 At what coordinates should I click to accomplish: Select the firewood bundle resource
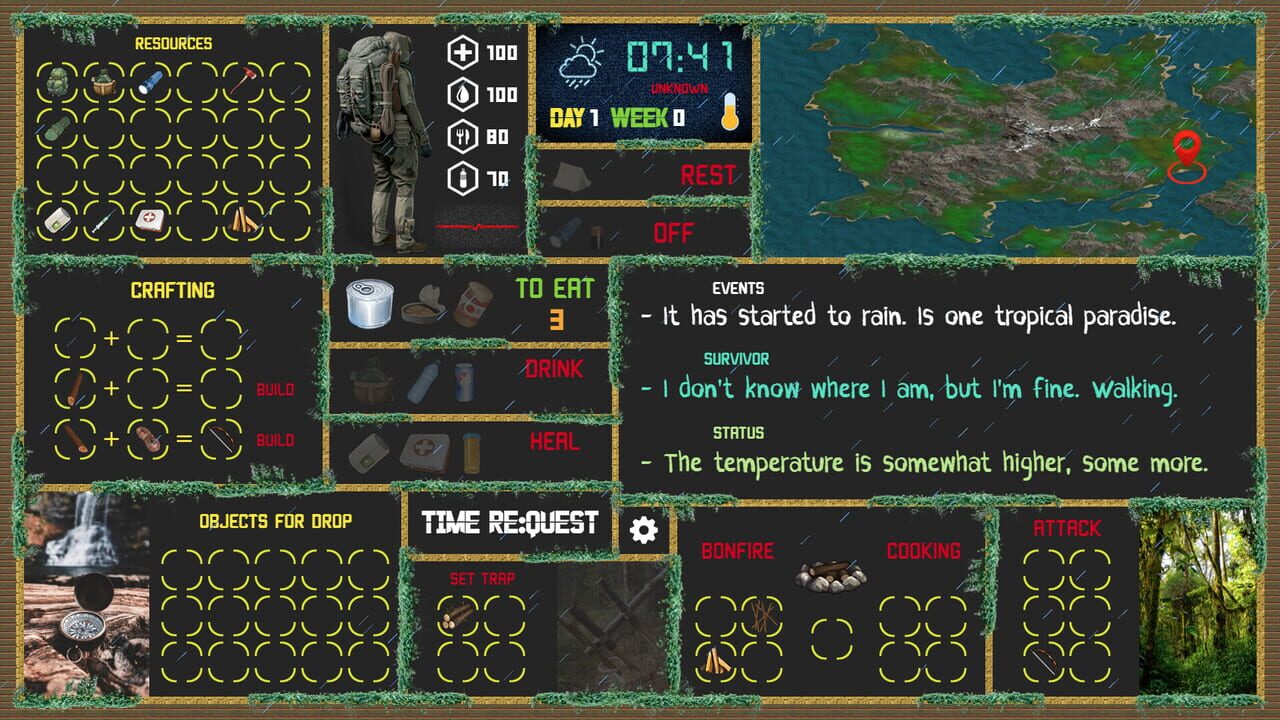242,218
